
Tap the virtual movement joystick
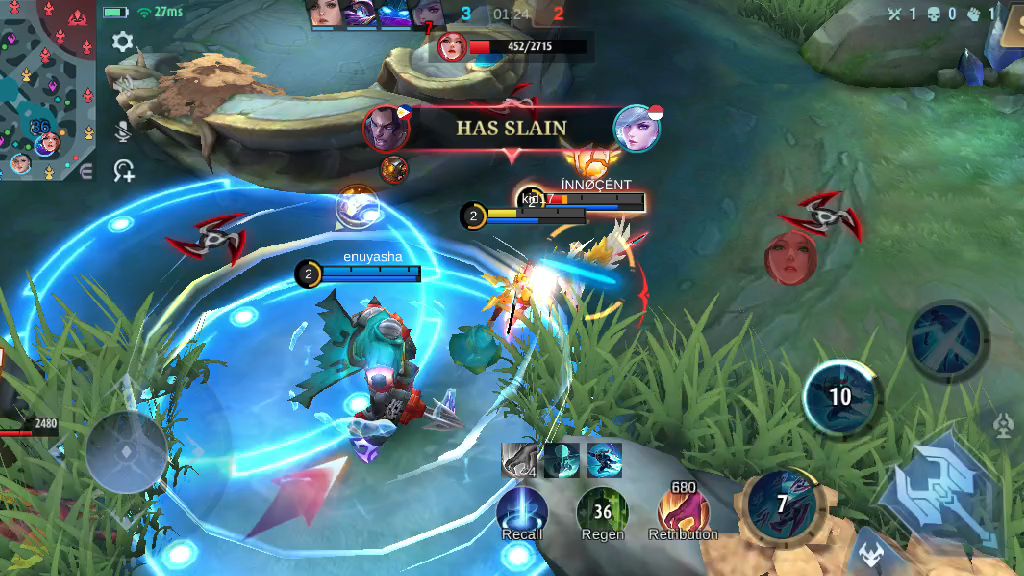126,451
